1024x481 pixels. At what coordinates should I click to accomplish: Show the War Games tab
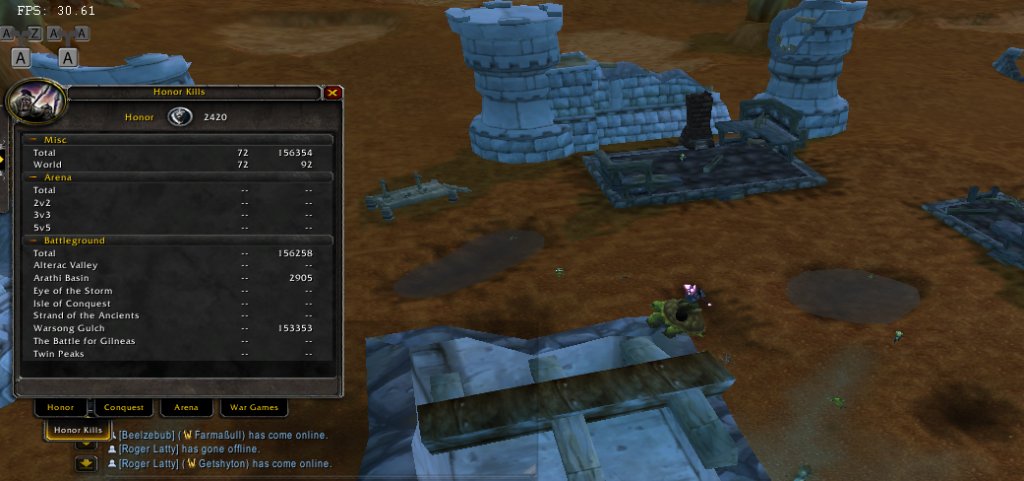(x=253, y=407)
